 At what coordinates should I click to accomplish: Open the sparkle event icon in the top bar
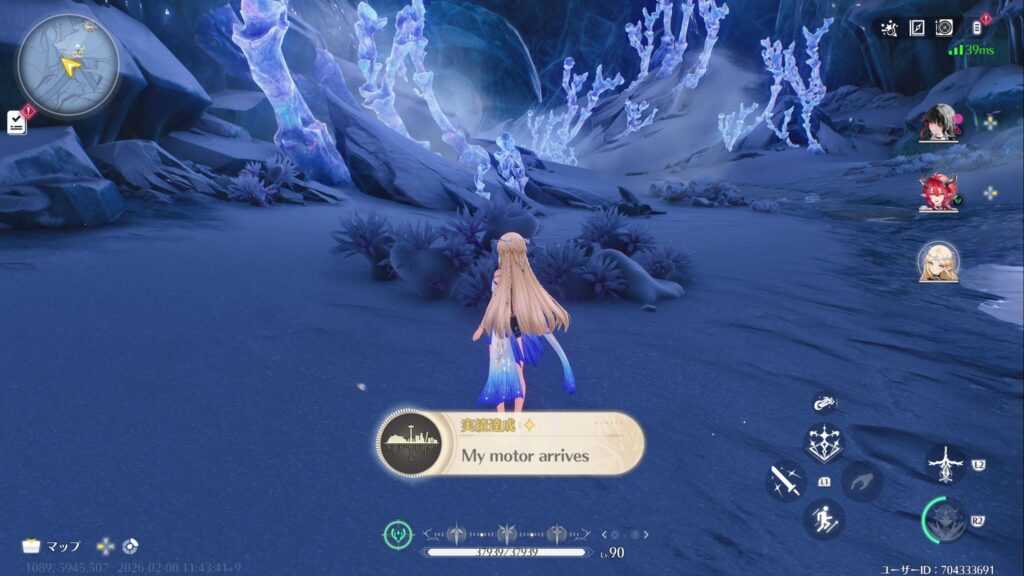click(889, 28)
